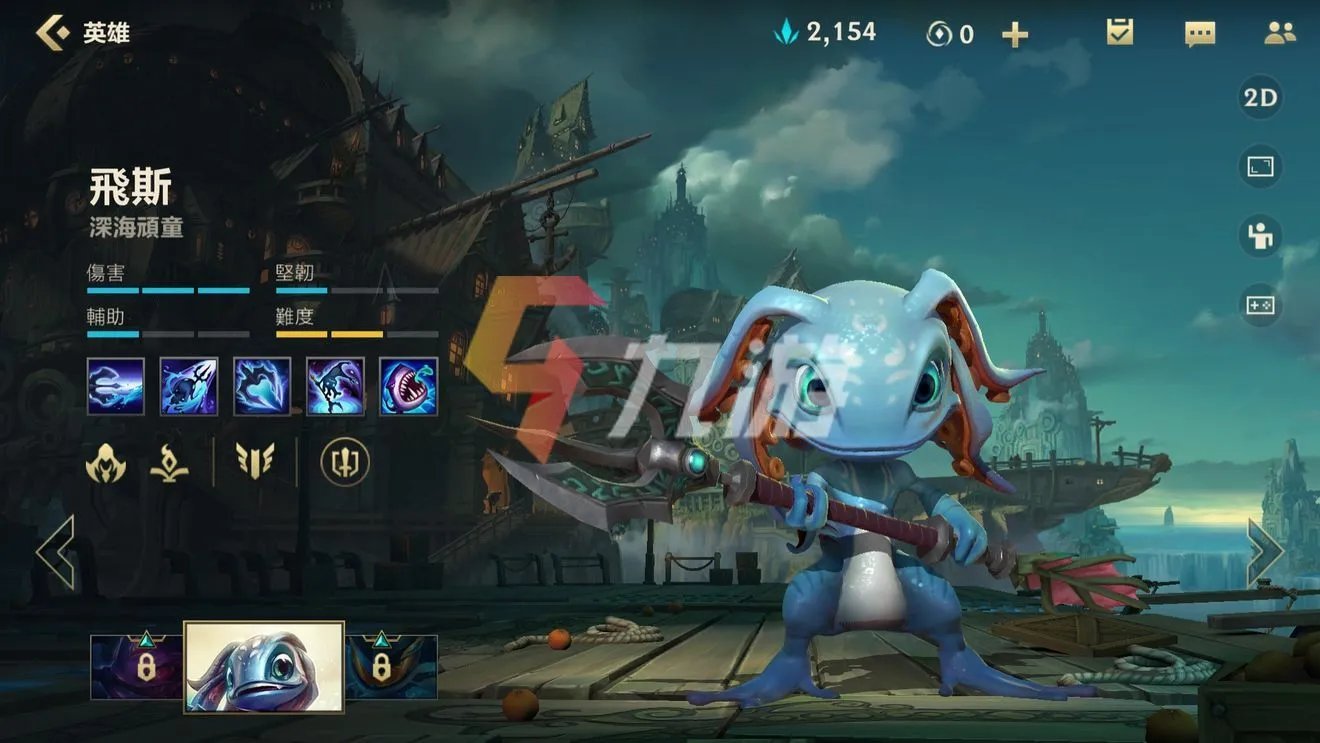Open the missions checklist icon
The width and height of the screenshot is (1320, 743).
(x=1119, y=33)
